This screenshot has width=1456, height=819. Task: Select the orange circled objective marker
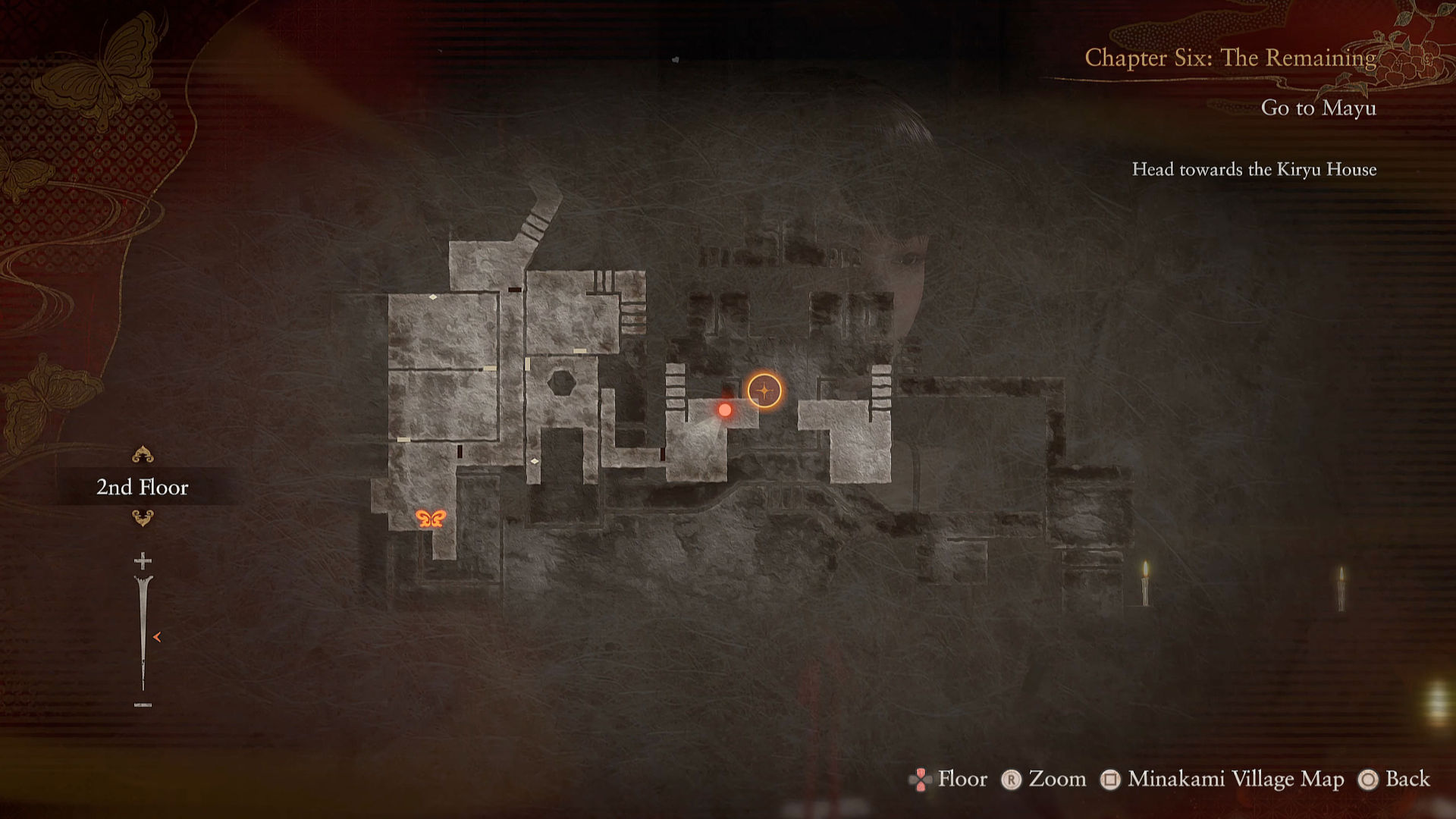pyautogui.click(x=764, y=391)
